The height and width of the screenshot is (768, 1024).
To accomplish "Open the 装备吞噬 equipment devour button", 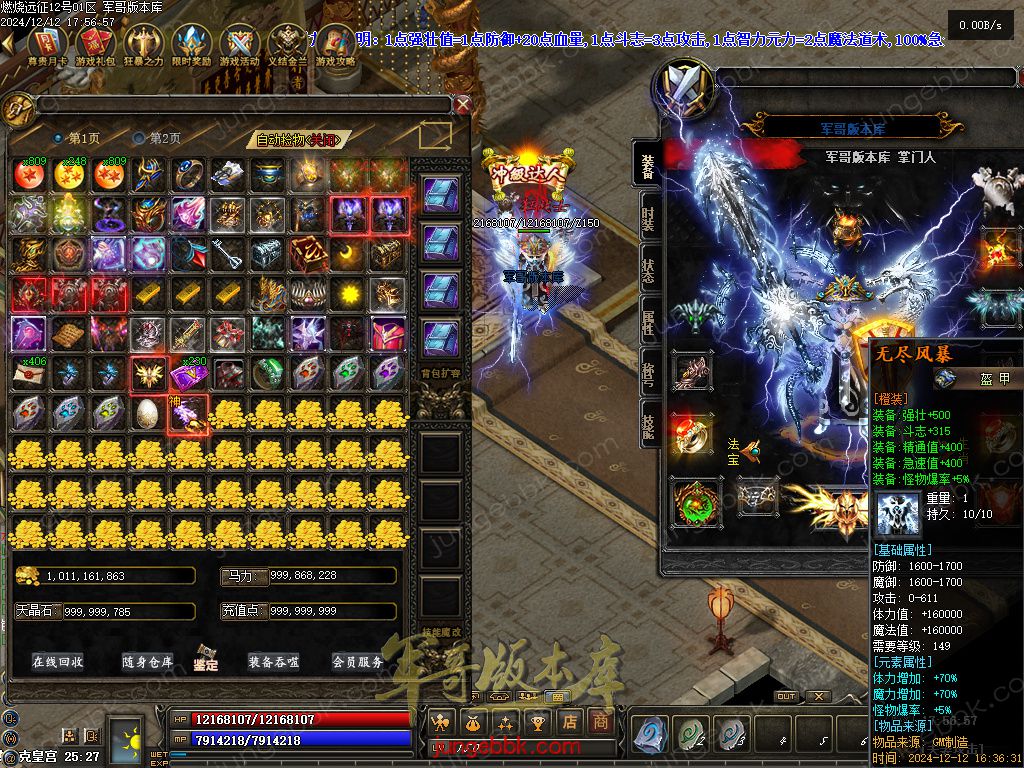I will (x=274, y=661).
